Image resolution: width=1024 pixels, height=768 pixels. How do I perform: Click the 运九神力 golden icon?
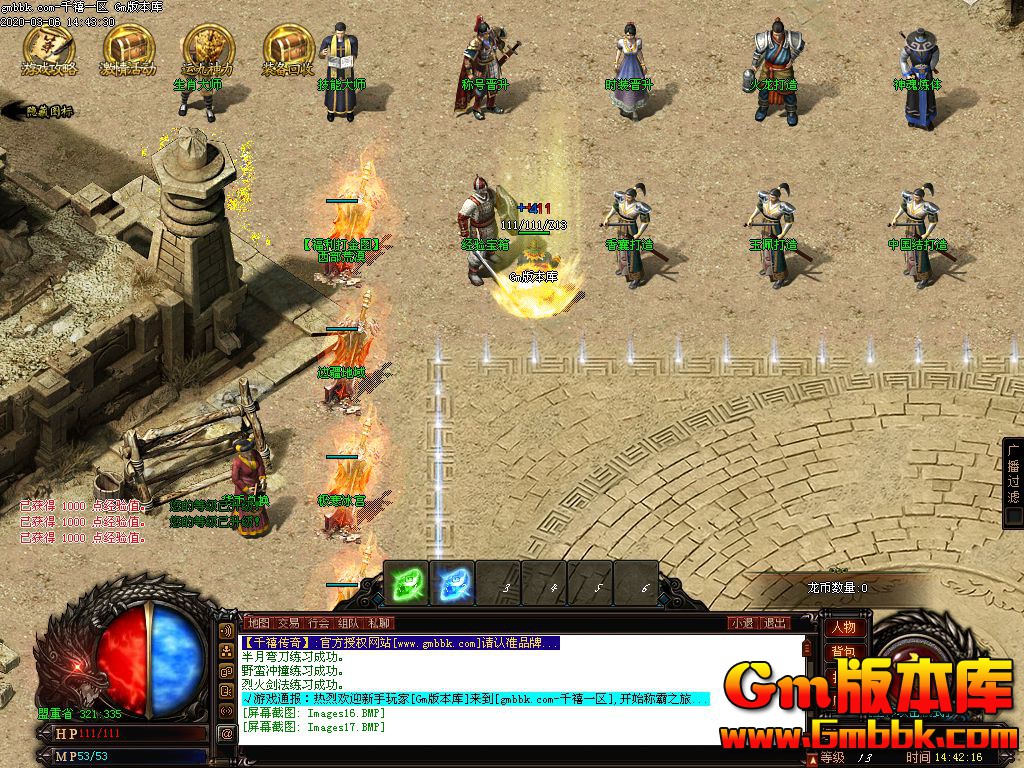pyautogui.click(x=209, y=48)
